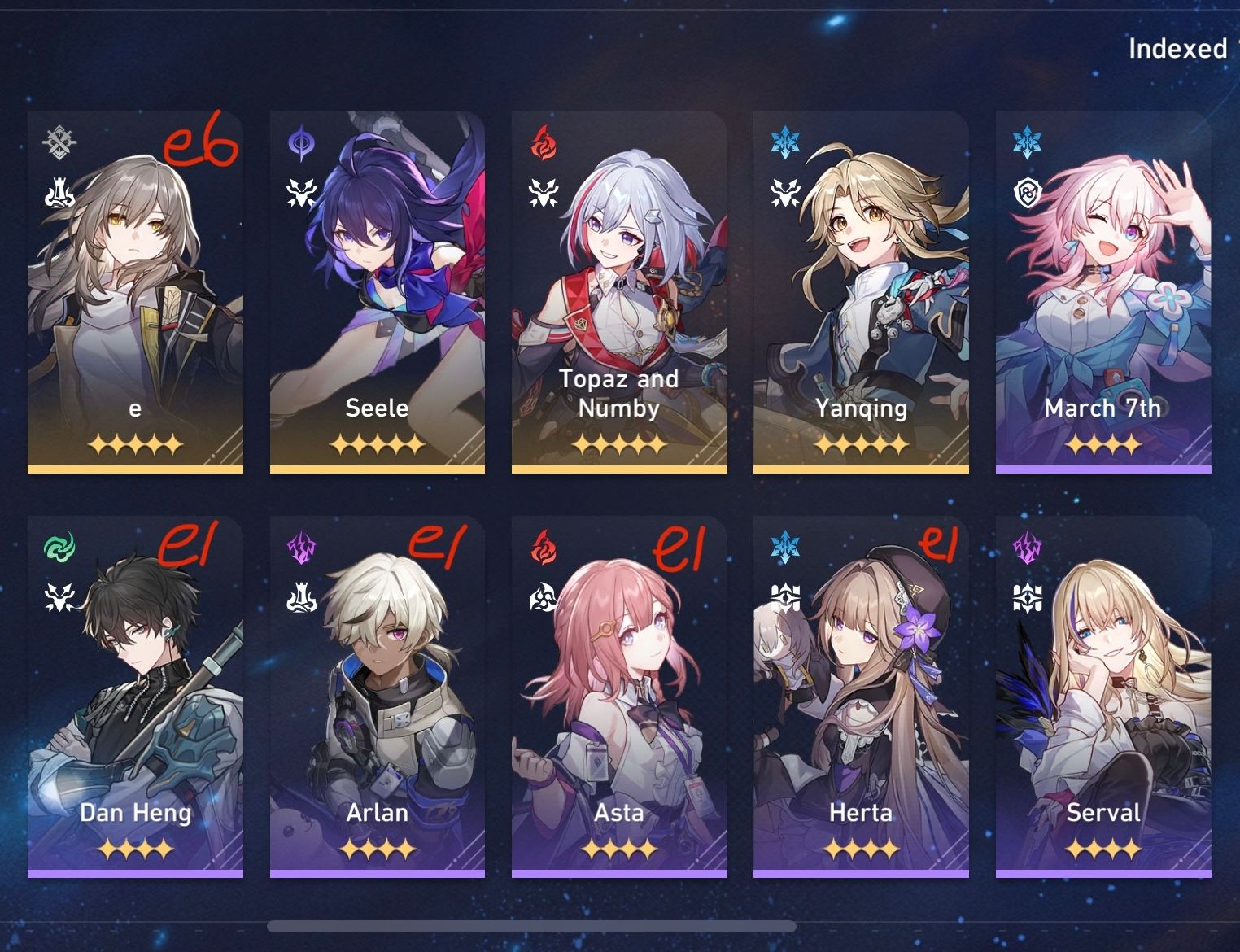Image resolution: width=1240 pixels, height=952 pixels.
Task: Click Asta's four-star rating row
Action: [x=618, y=848]
